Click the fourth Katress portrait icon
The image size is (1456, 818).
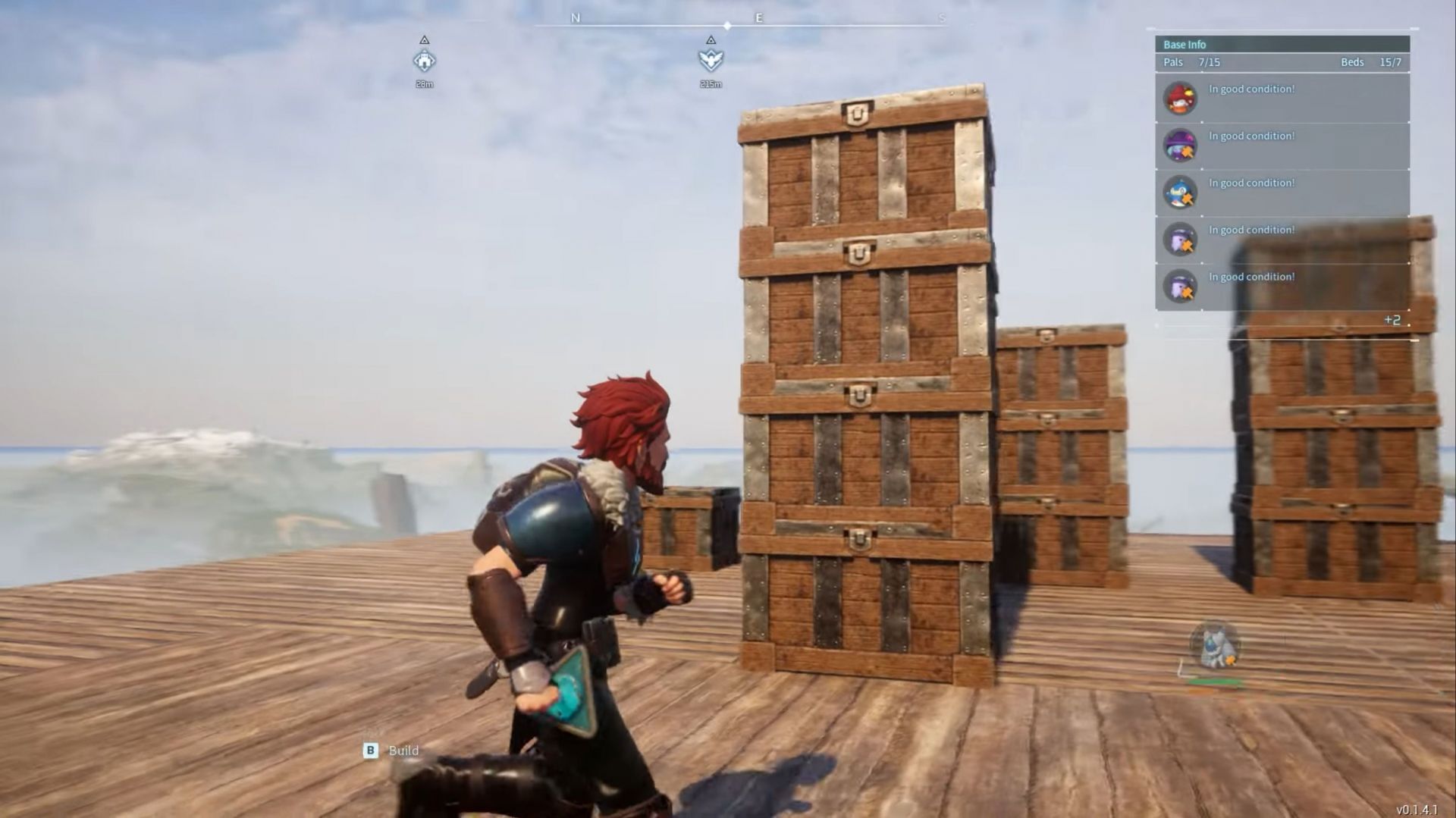tap(1180, 239)
